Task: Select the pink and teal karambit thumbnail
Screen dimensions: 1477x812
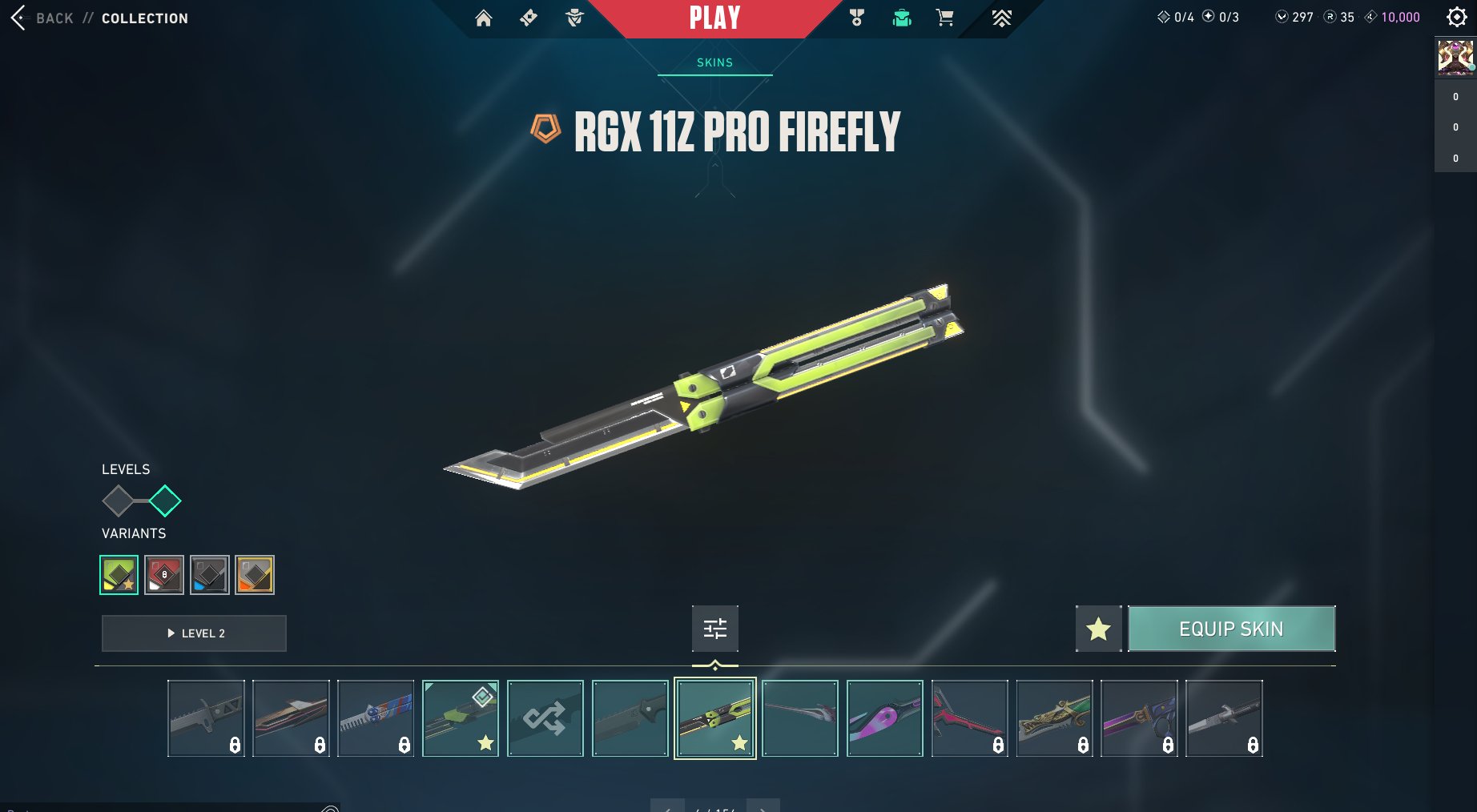Action: [x=885, y=718]
